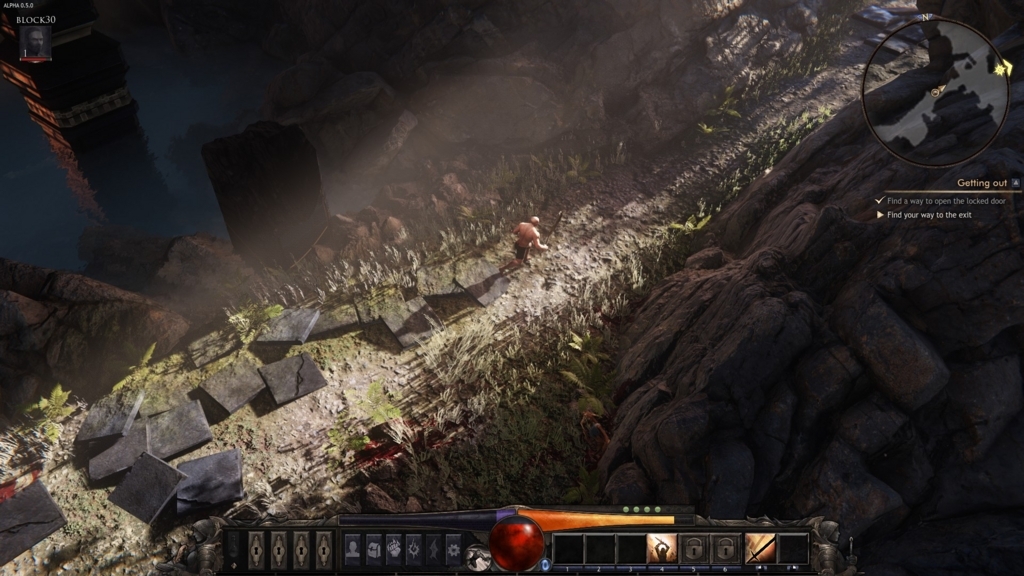Click the locked skill slot 5
Viewport: 1024px width, 576px height.
tap(693, 548)
